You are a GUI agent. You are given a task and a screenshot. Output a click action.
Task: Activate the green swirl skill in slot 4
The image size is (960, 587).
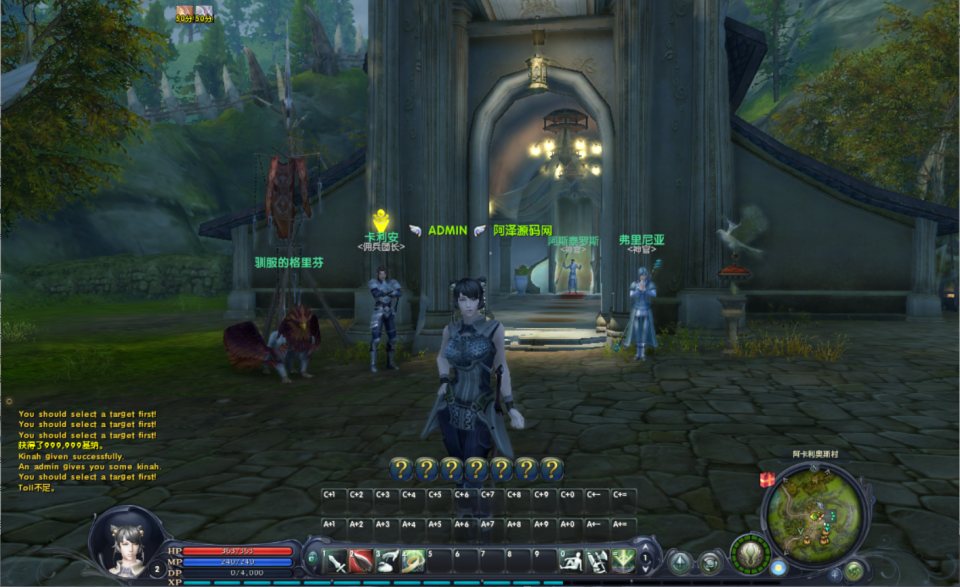click(413, 561)
